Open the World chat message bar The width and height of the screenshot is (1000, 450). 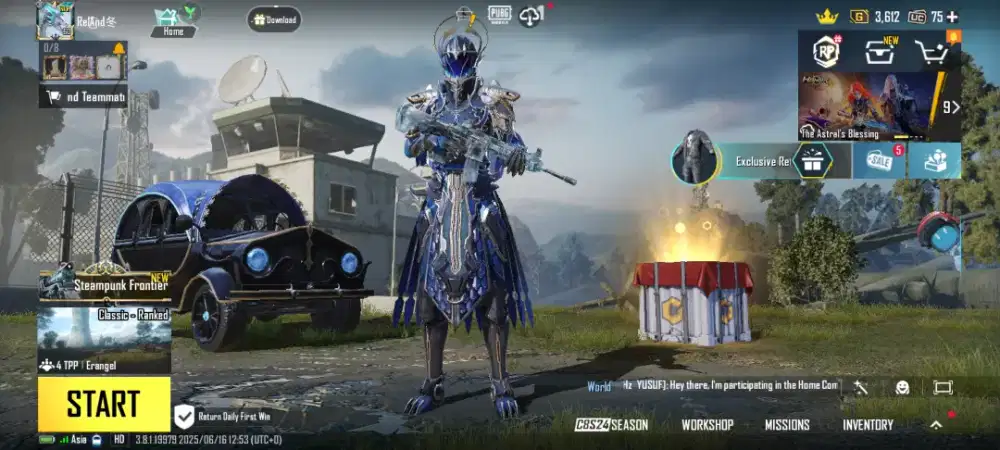pos(712,386)
